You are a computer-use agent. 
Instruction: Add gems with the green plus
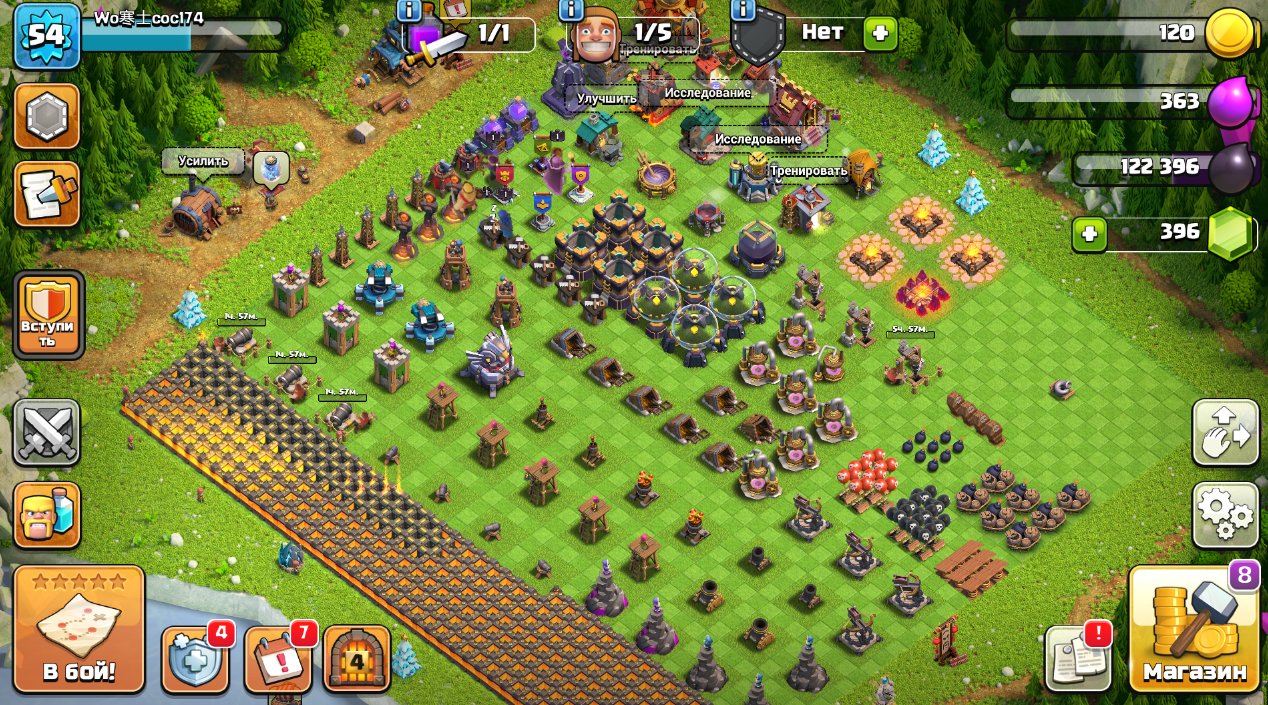pos(1089,235)
